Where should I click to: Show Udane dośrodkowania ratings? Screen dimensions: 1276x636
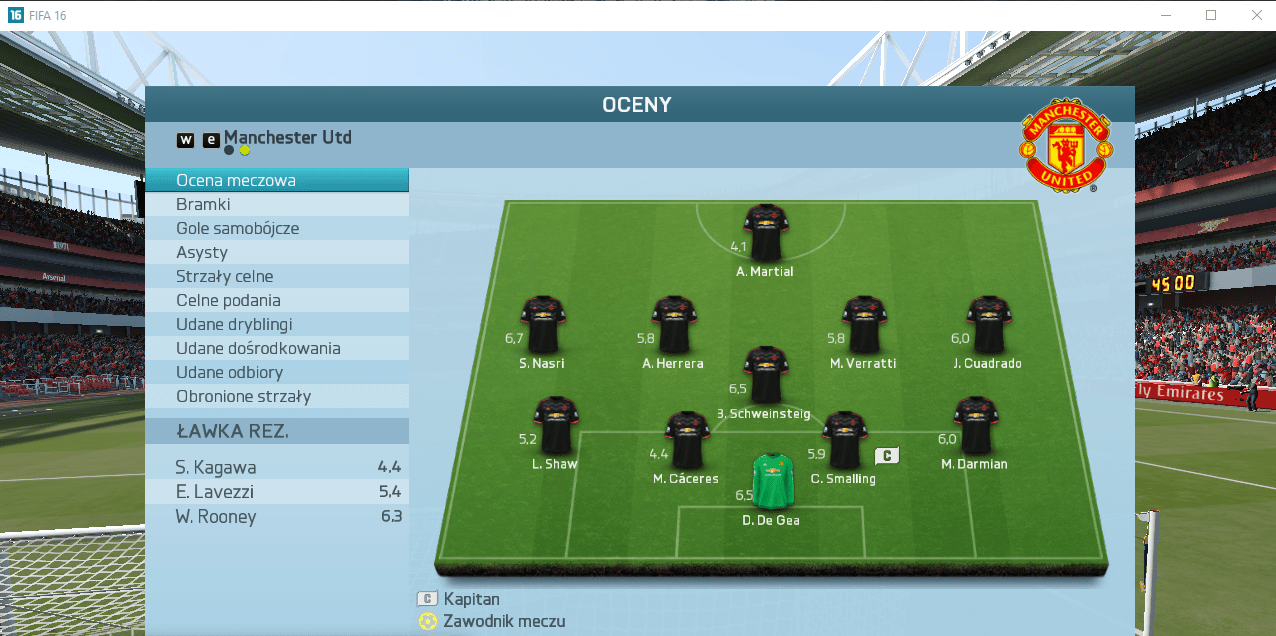pos(277,348)
